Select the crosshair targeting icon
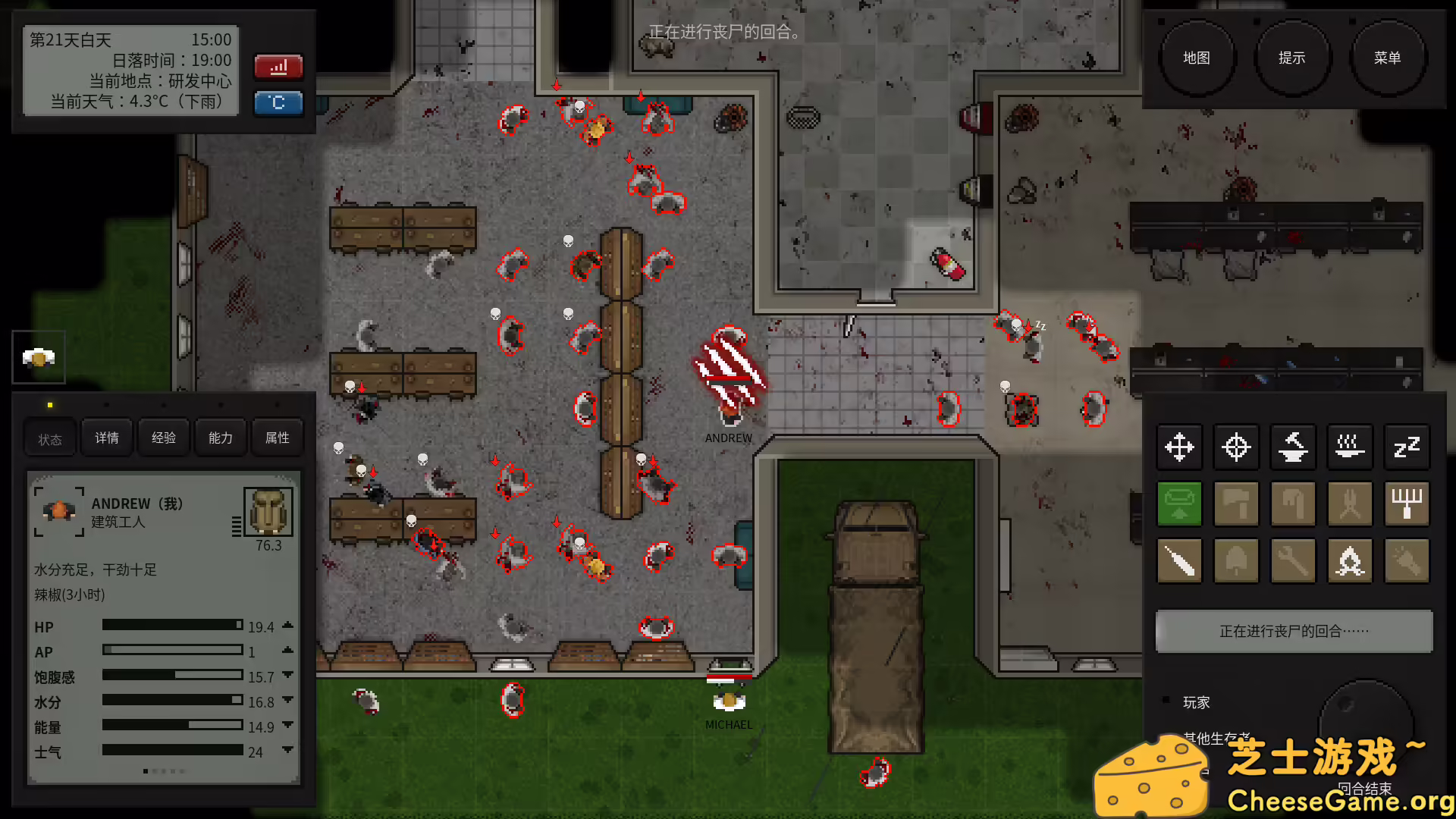 pyautogui.click(x=1236, y=447)
